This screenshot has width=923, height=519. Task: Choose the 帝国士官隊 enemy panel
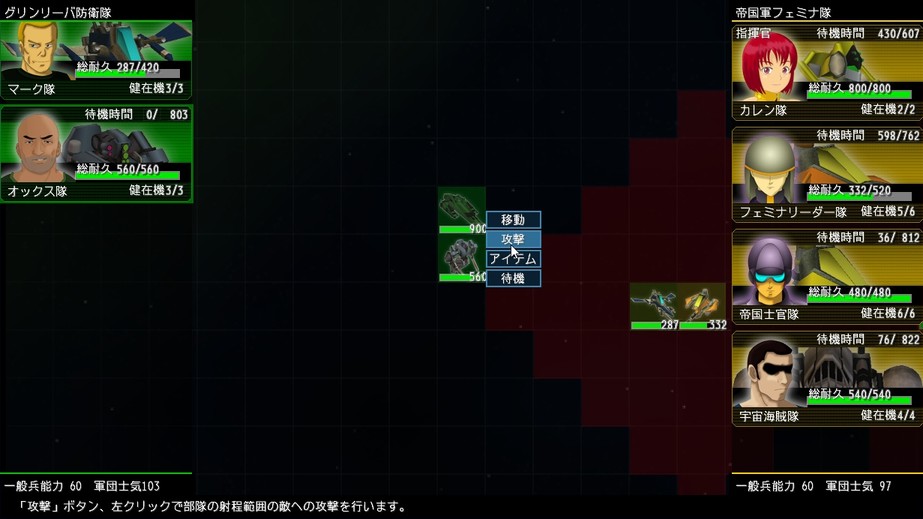[x=826, y=277]
